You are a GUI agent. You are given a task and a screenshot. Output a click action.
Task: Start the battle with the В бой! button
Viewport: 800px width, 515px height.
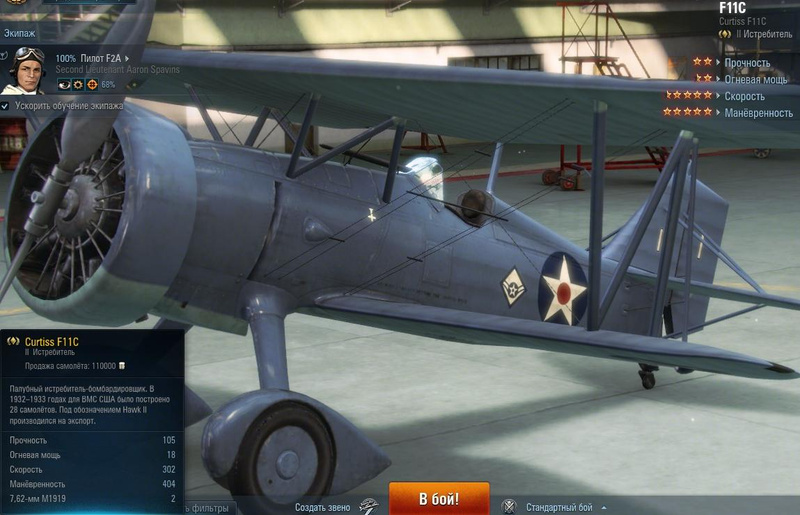tap(439, 499)
